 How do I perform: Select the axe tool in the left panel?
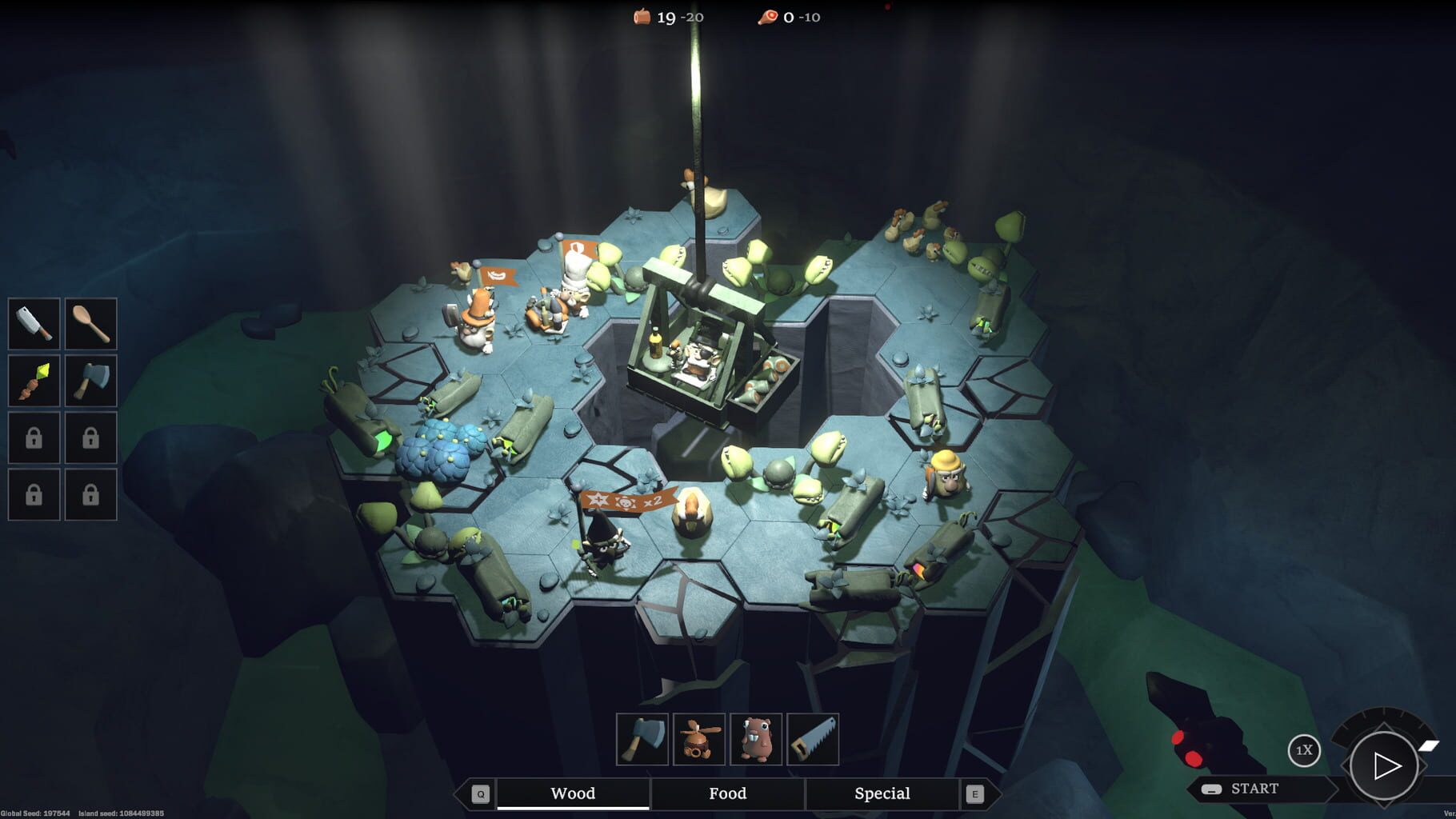[90, 382]
